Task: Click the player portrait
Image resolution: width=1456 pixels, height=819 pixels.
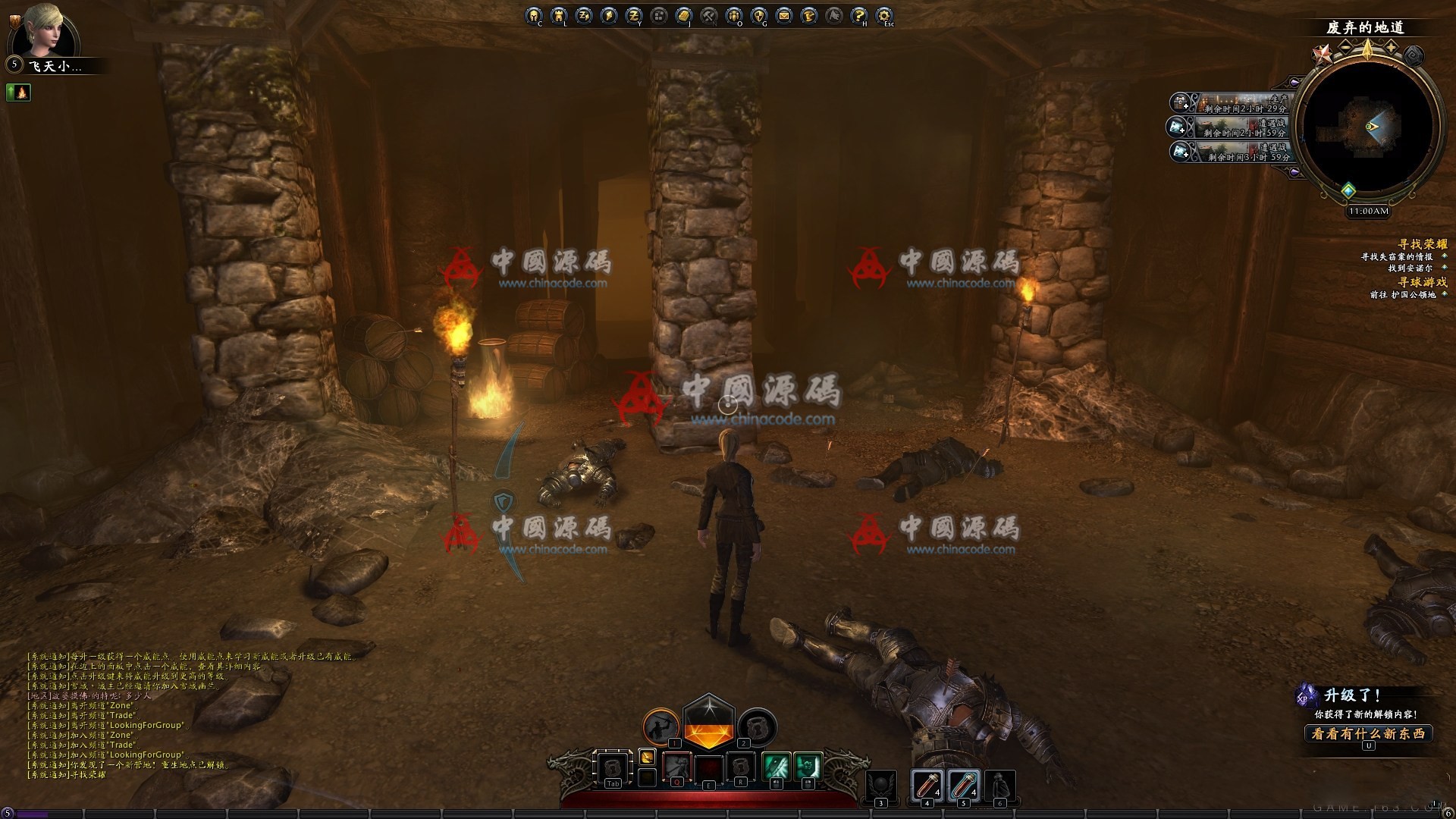Action: [x=53, y=32]
